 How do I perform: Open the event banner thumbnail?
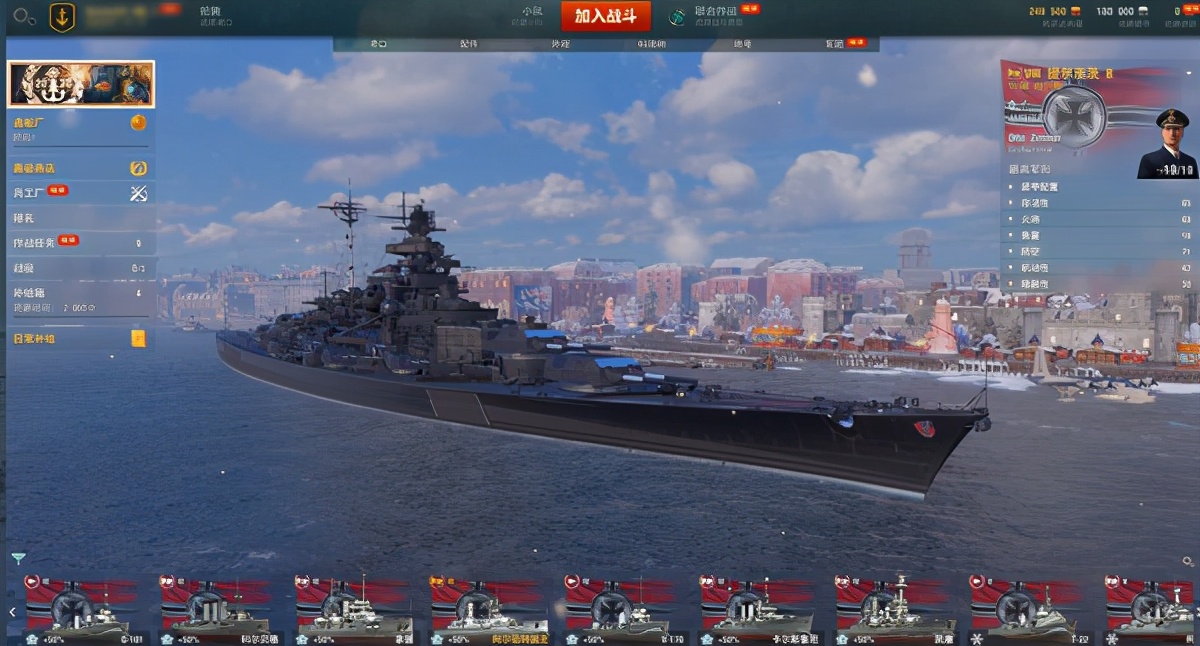(x=81, y=84)
